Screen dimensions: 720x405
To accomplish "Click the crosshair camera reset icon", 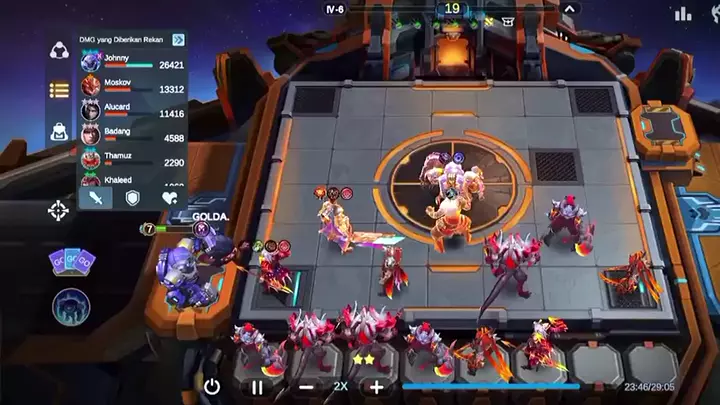I will (58, 211).
